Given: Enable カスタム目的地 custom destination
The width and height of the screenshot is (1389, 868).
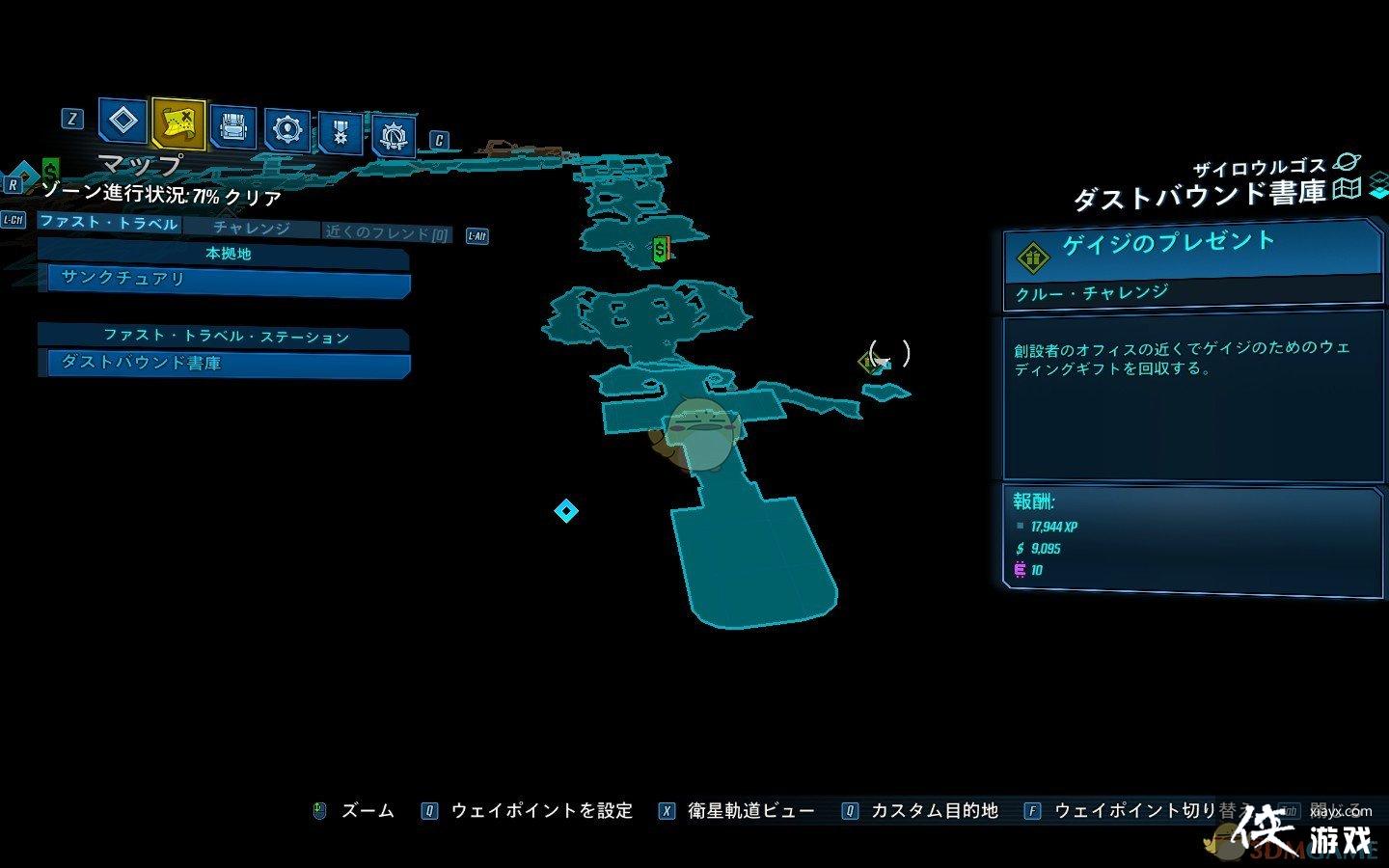Looking at the screenshot, I should click(x=937, y=810).
